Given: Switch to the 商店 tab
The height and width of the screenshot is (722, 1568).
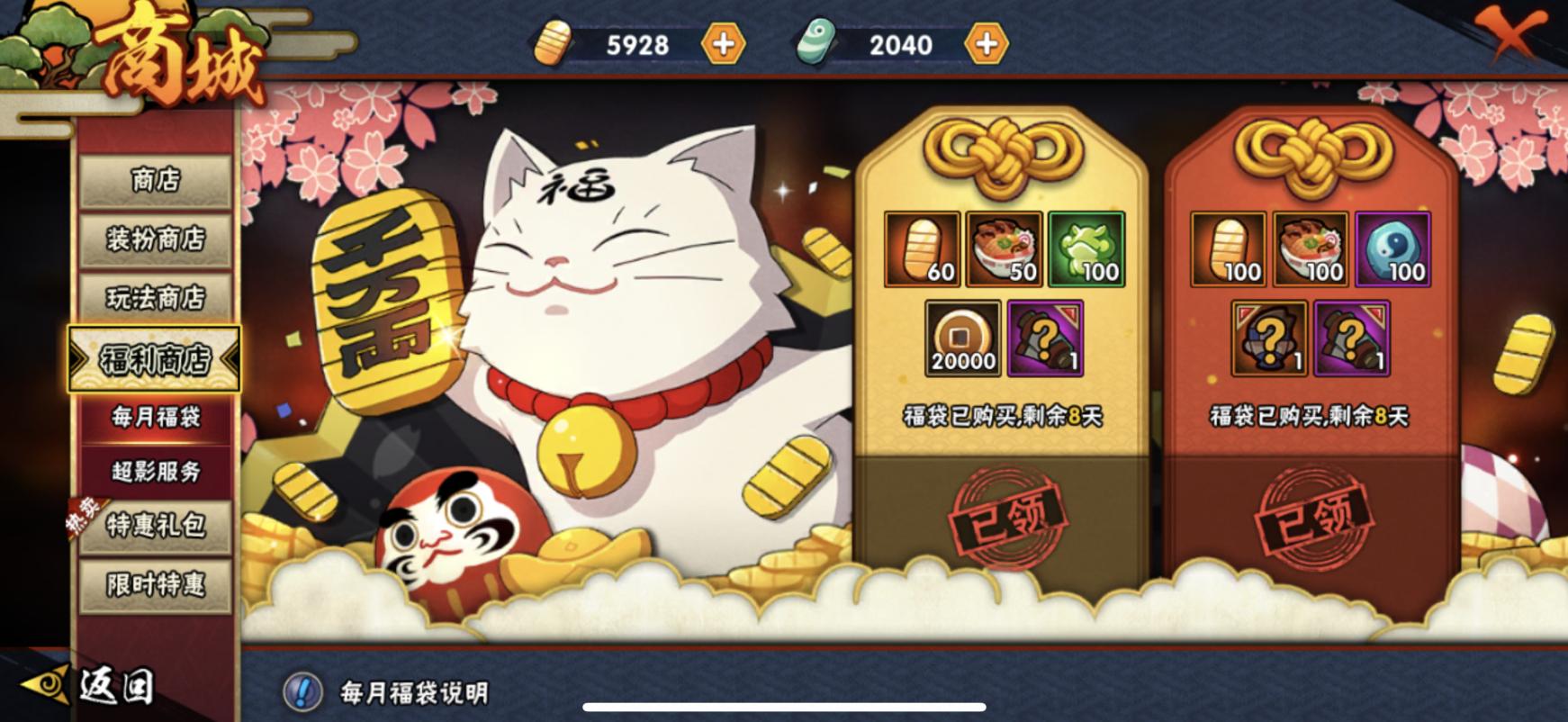Looking at the screenshot, I should coord(154,179).
